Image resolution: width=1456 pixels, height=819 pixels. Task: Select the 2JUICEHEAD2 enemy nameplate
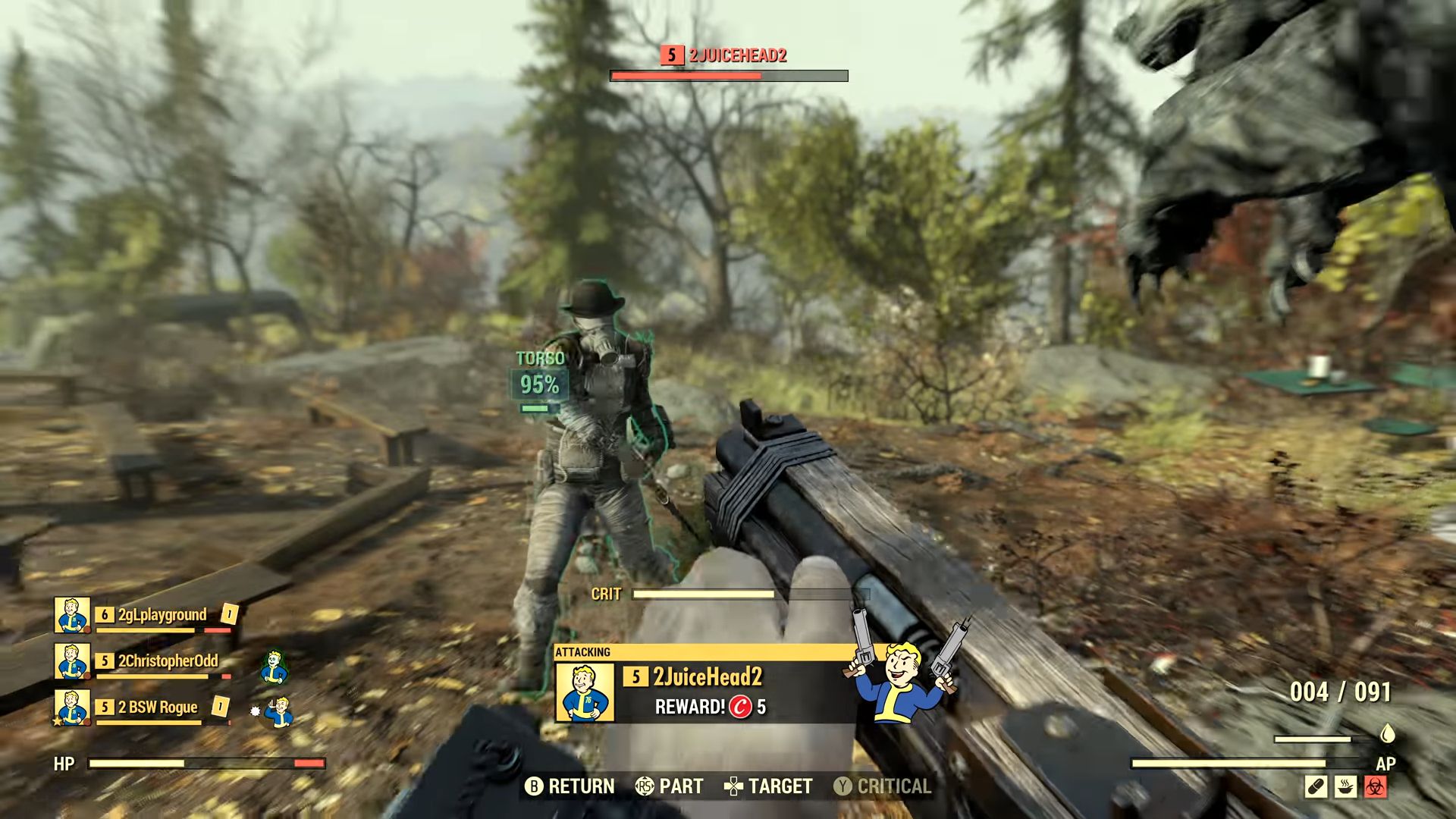click(726, 55)
